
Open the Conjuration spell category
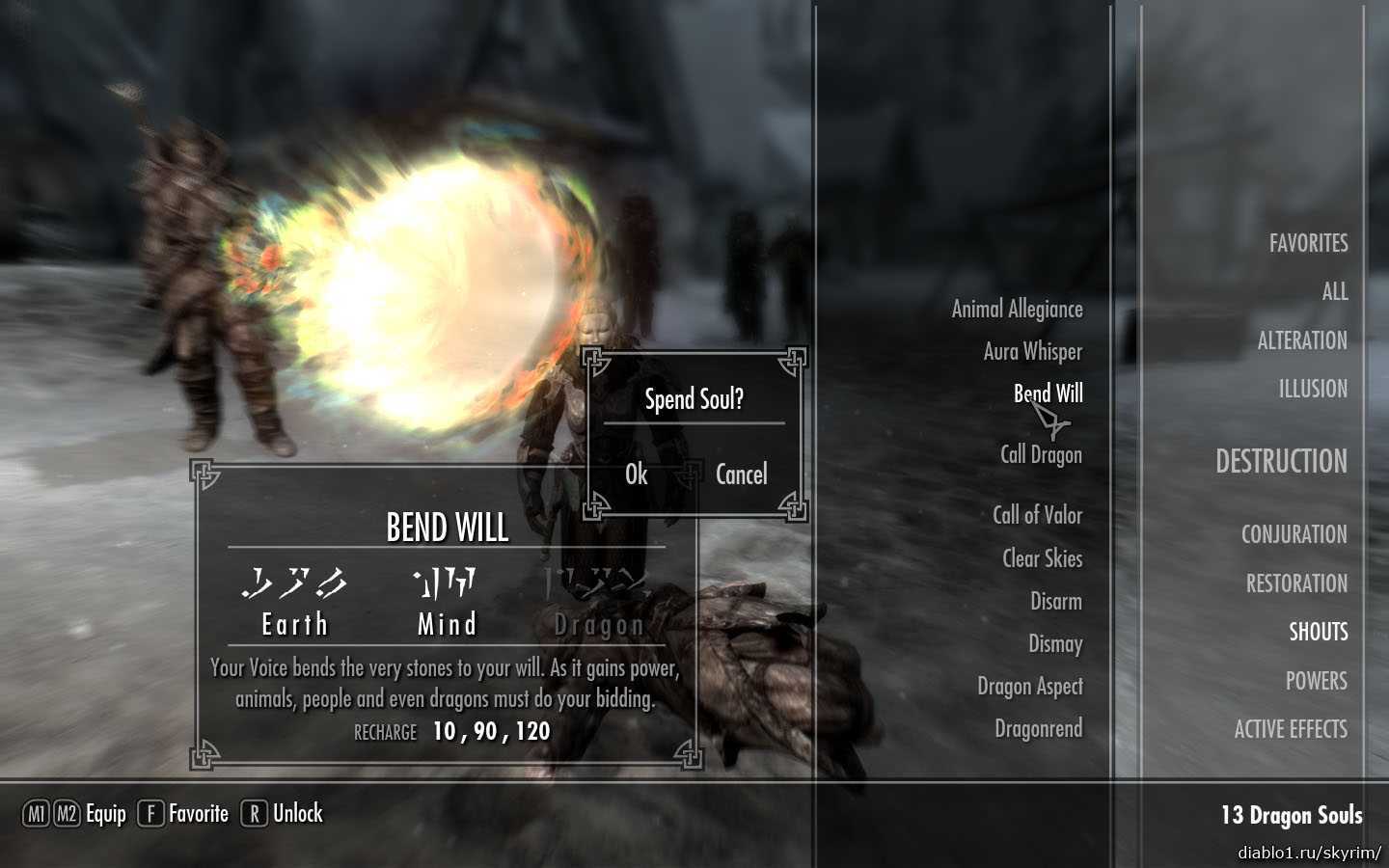[x=1294, y=534]
